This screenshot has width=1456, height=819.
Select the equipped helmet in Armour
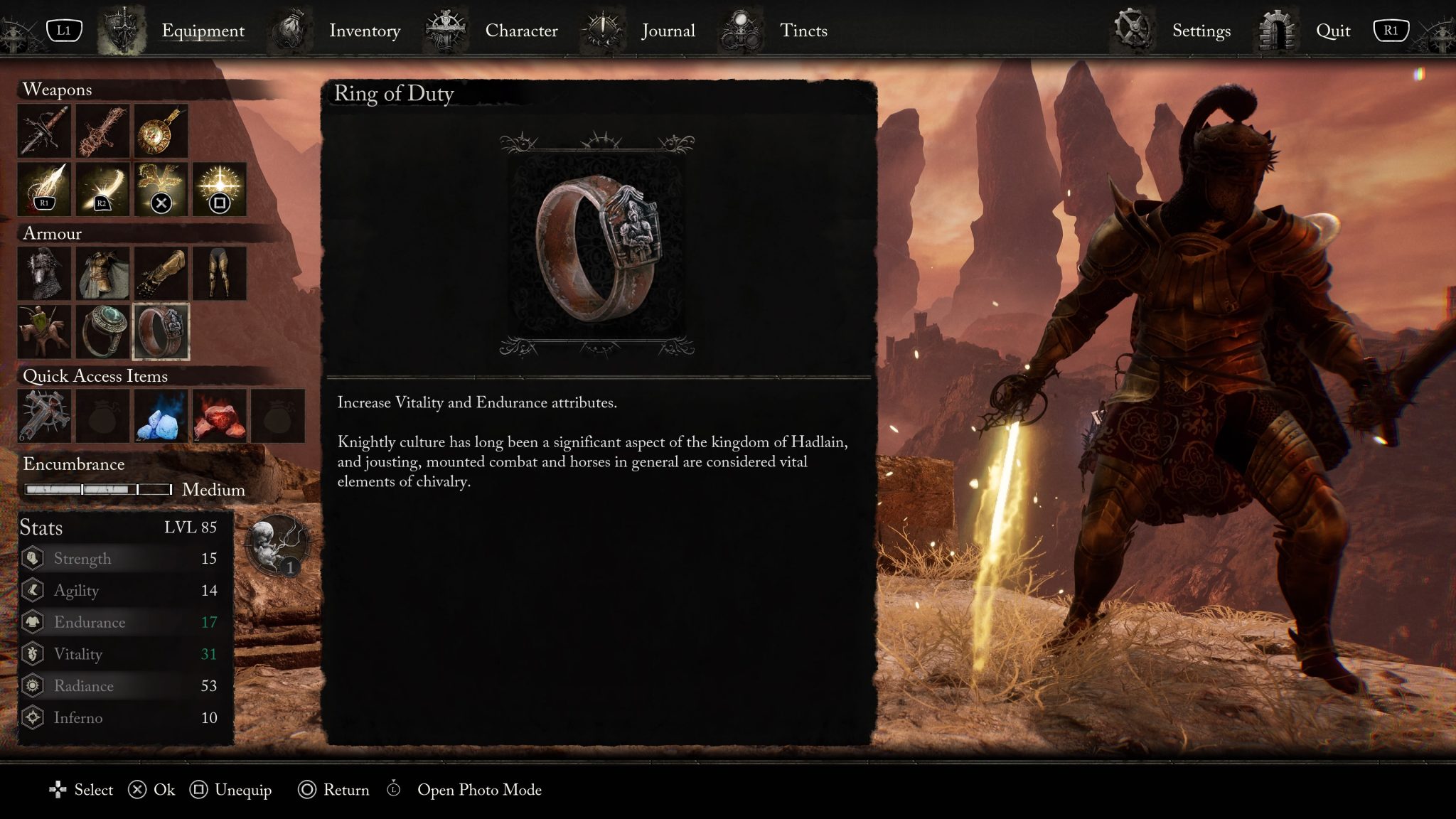coord(43,274)
